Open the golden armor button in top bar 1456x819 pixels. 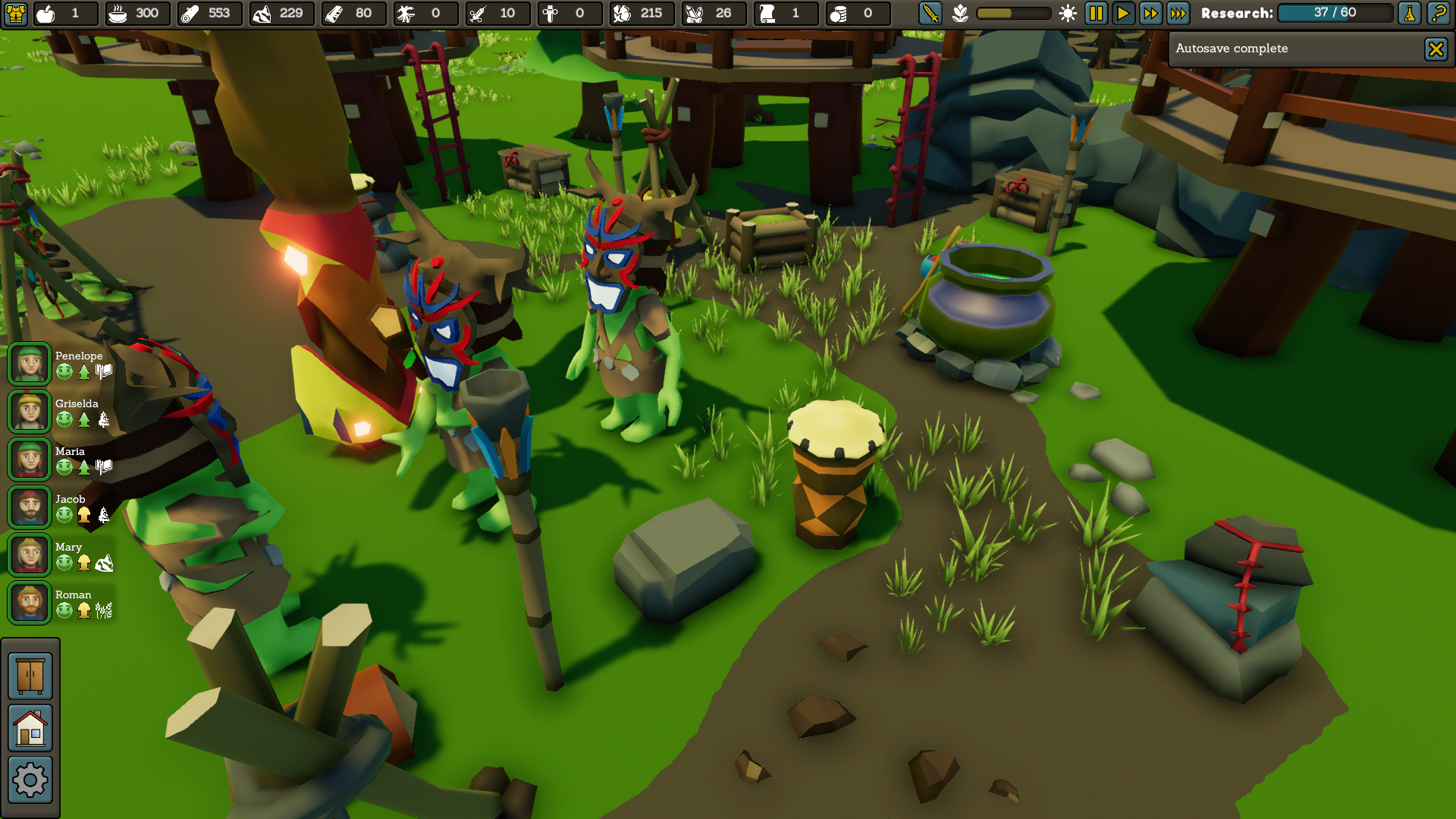(16, 13)
